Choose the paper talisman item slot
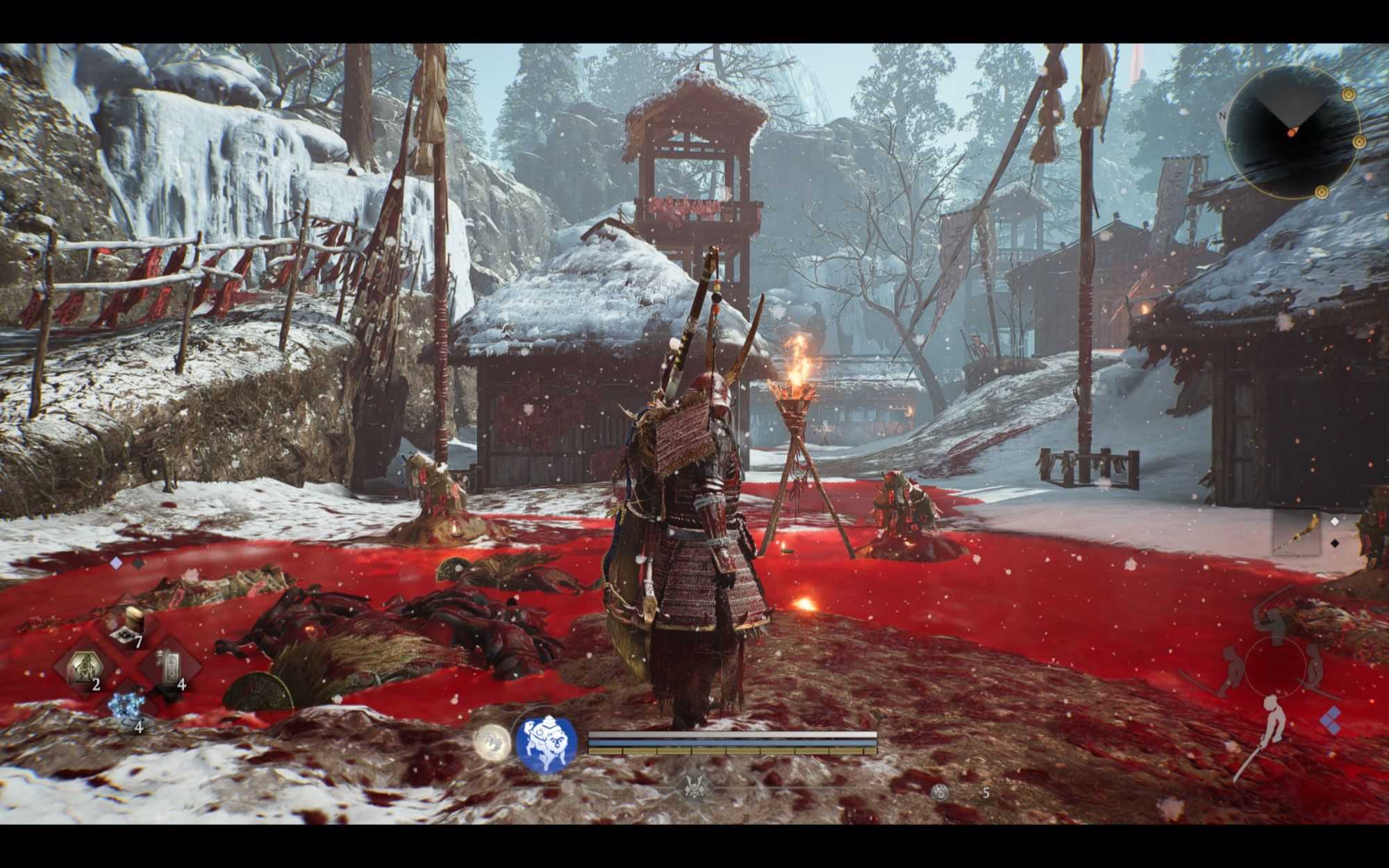1389x868 pixels. 169,668
